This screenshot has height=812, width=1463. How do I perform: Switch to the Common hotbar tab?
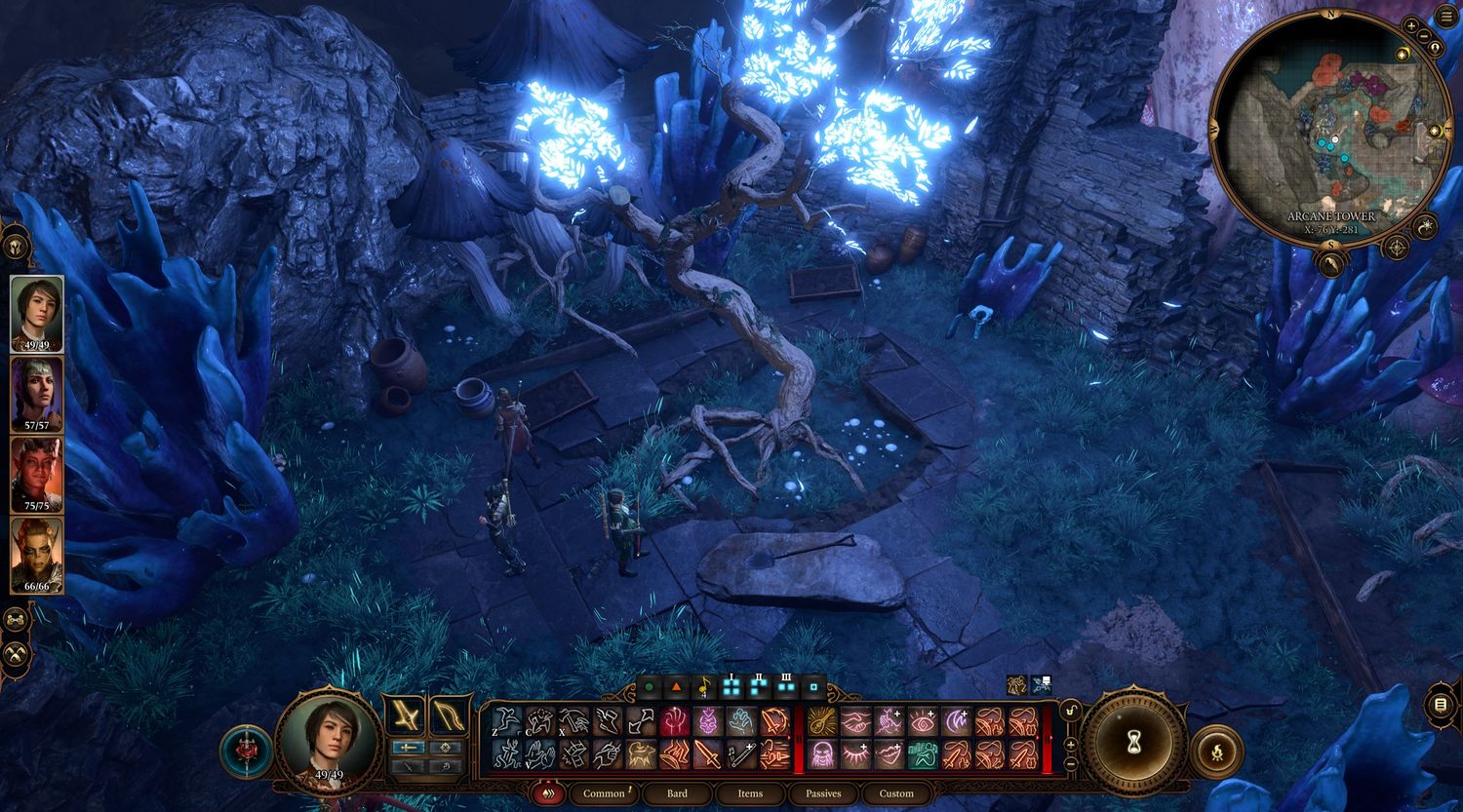click(604, 793)
